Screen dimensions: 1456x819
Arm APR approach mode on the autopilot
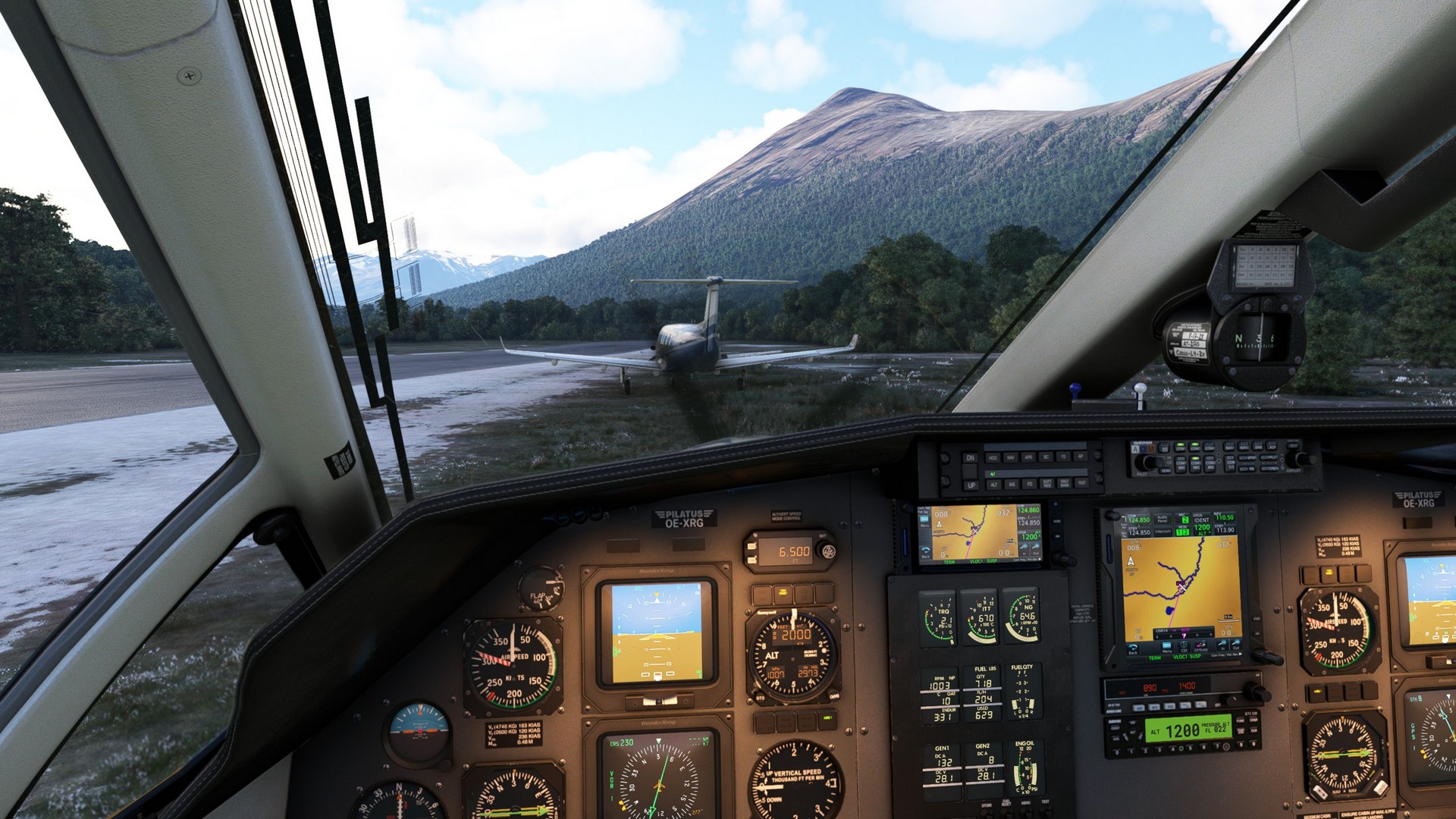pos(1028,457)
